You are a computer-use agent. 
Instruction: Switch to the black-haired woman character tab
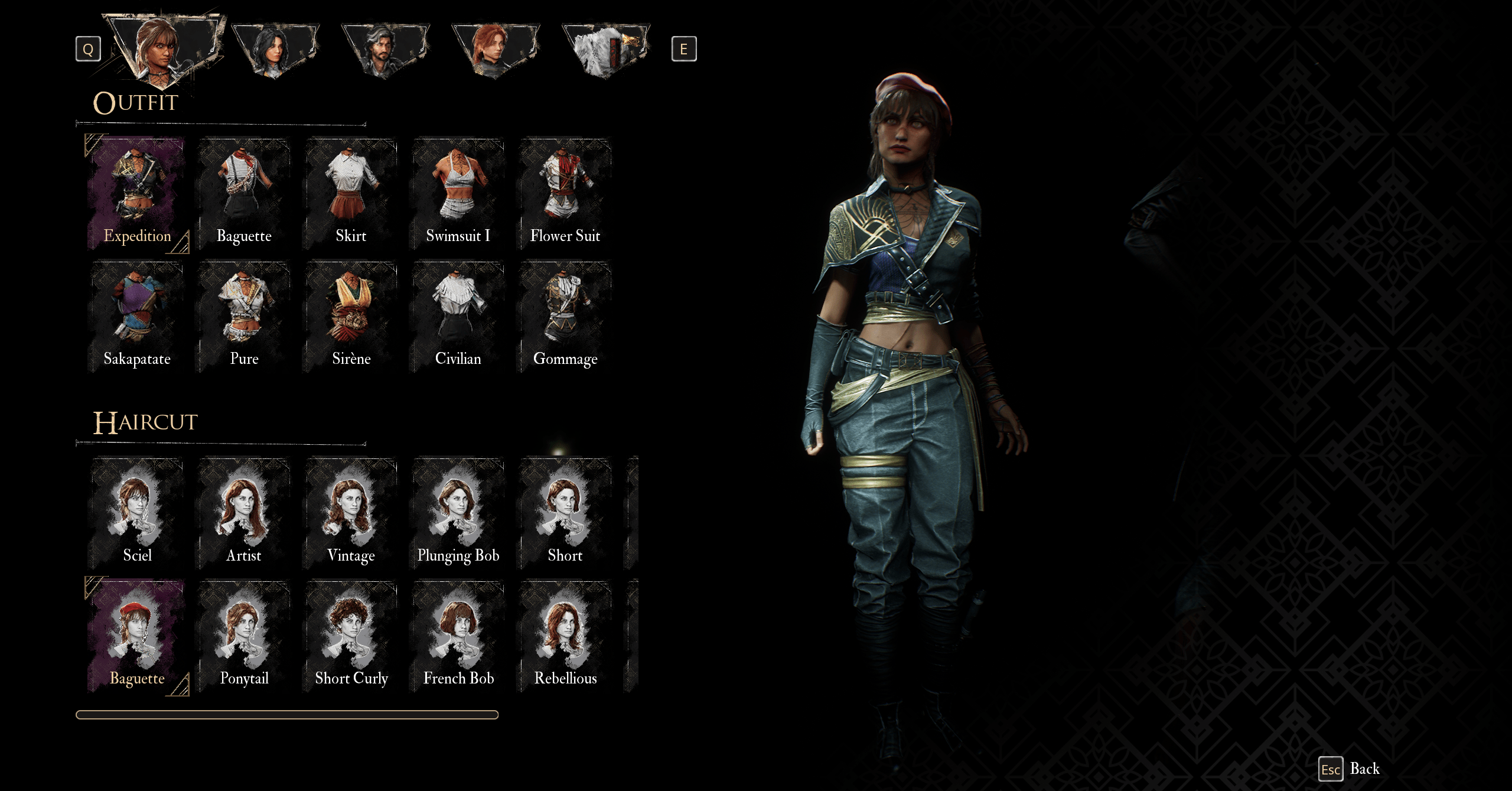275,50
